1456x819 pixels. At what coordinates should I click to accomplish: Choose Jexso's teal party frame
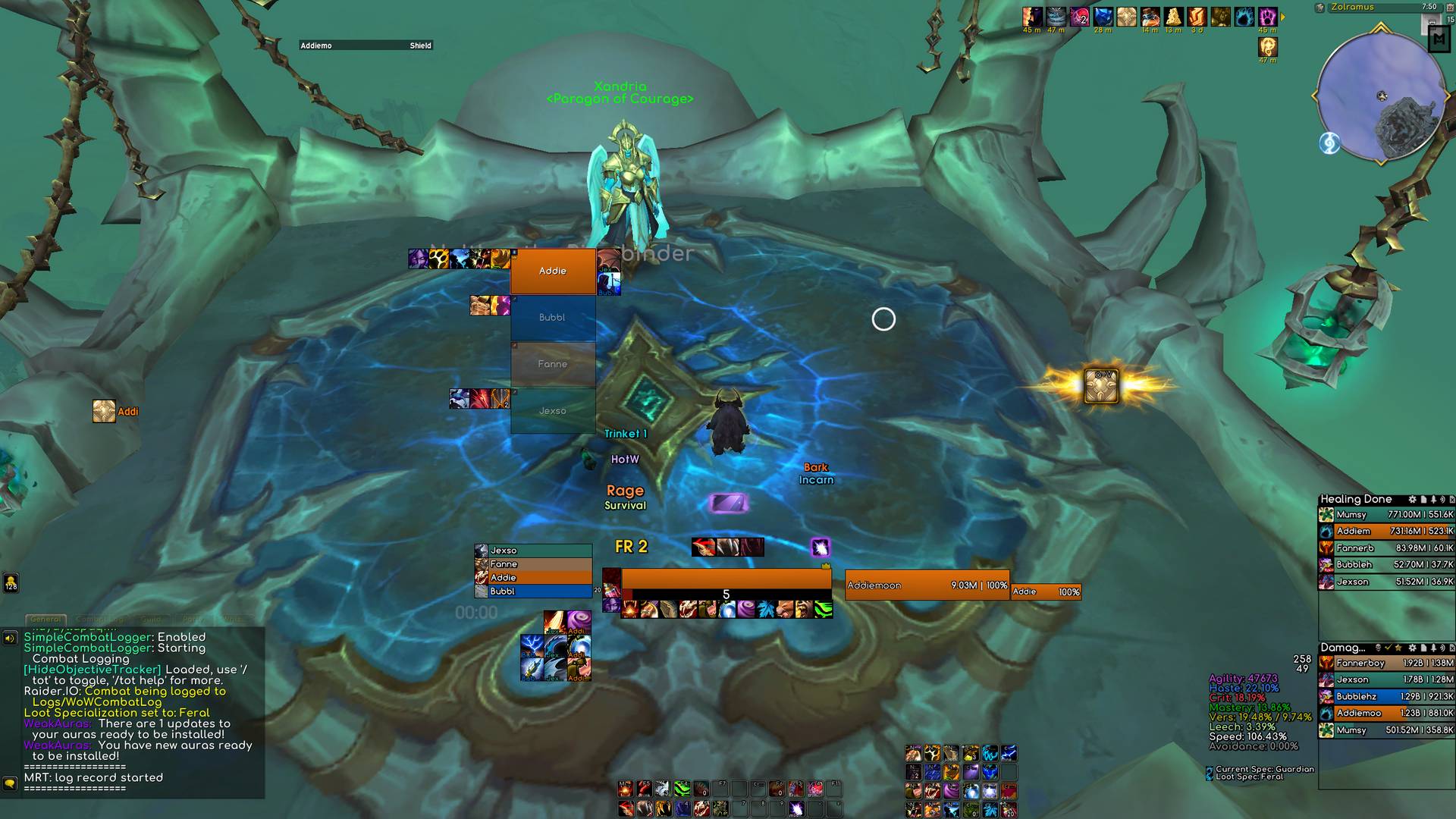click(553, 411)
